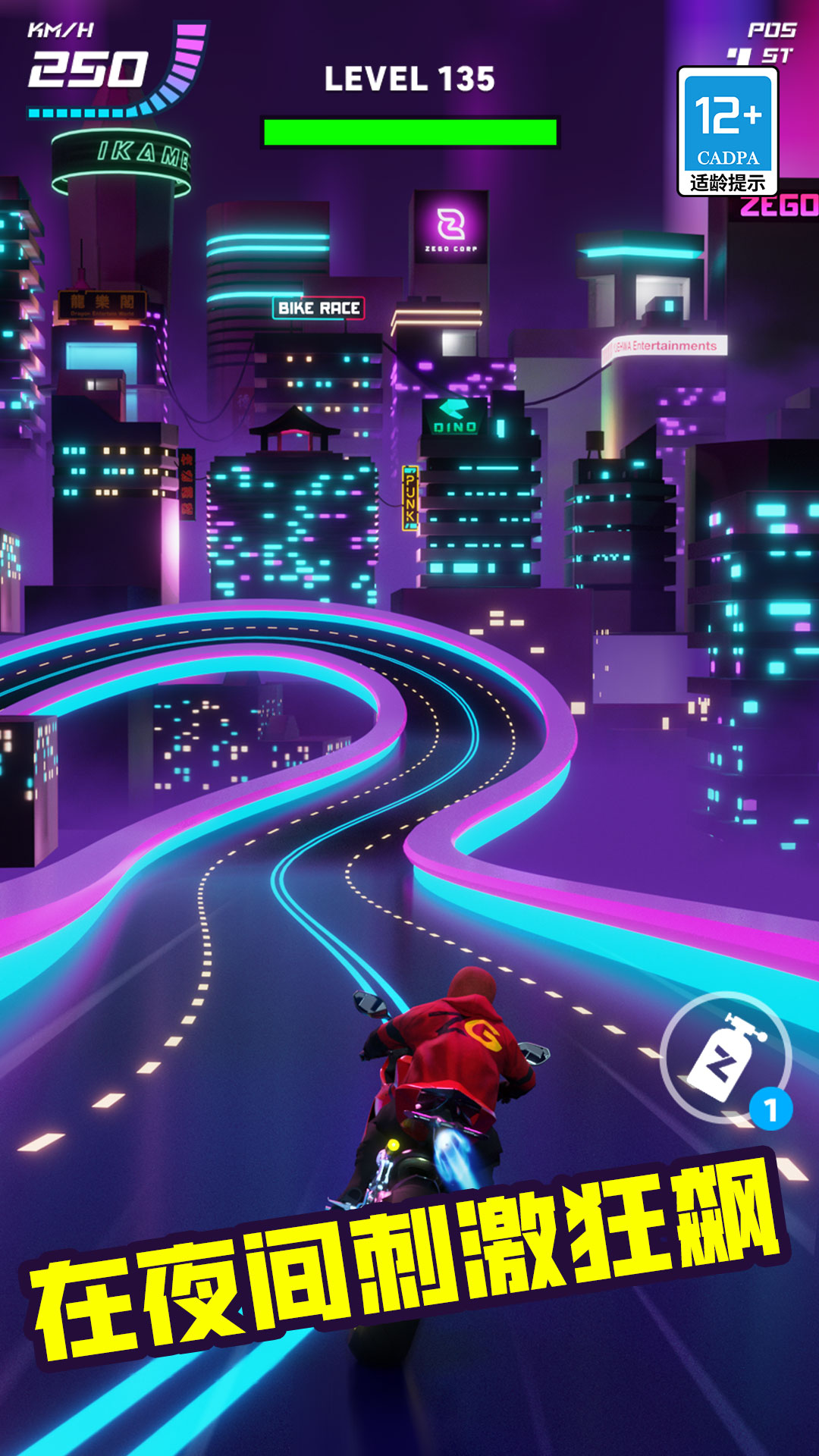The height and width of the screenshot is (1456, 819).
Task: Tap the 12+ CADPA age rating badge
Action: 727,131
